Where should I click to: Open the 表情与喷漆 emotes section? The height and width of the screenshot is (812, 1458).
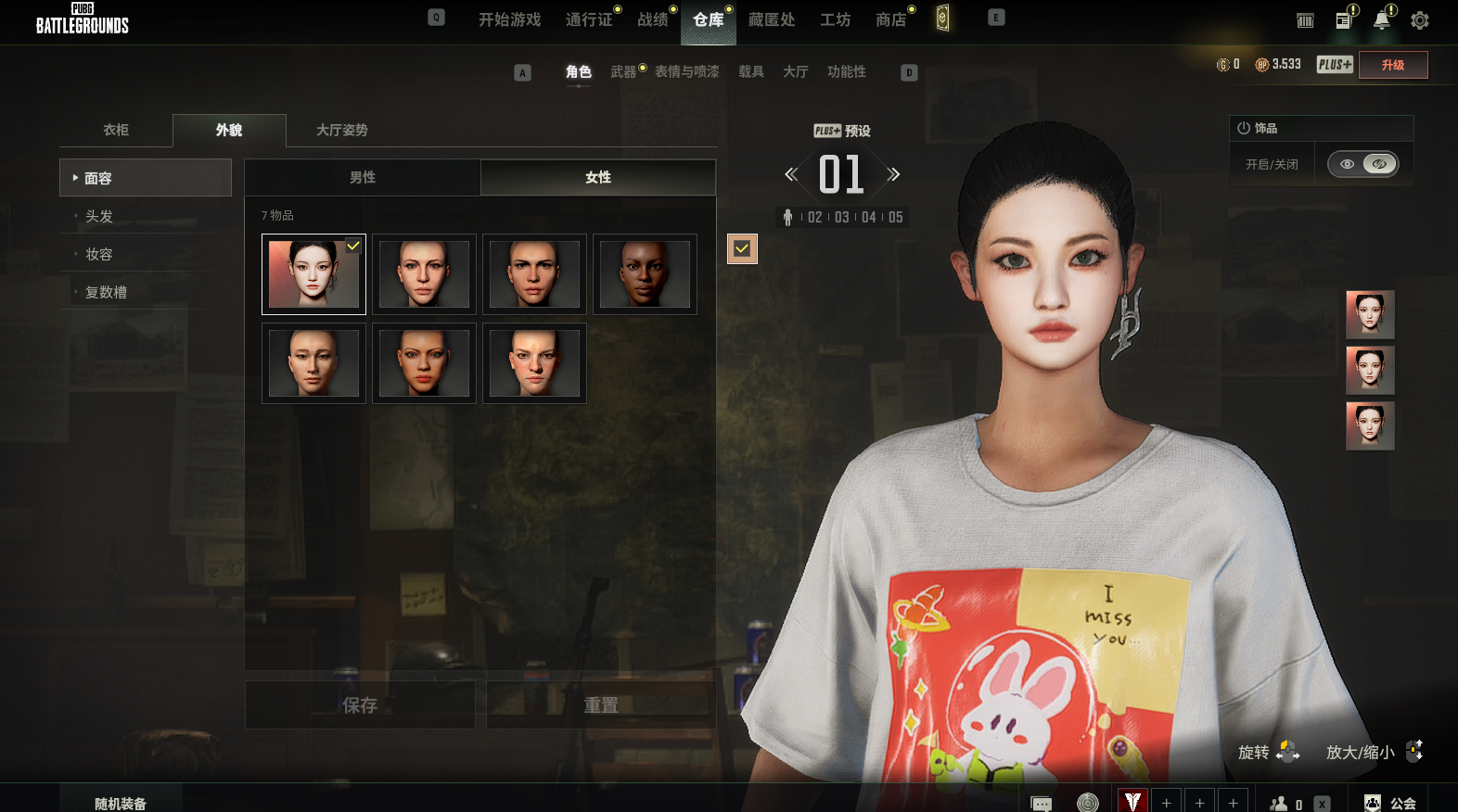click(x=686, y=71)
